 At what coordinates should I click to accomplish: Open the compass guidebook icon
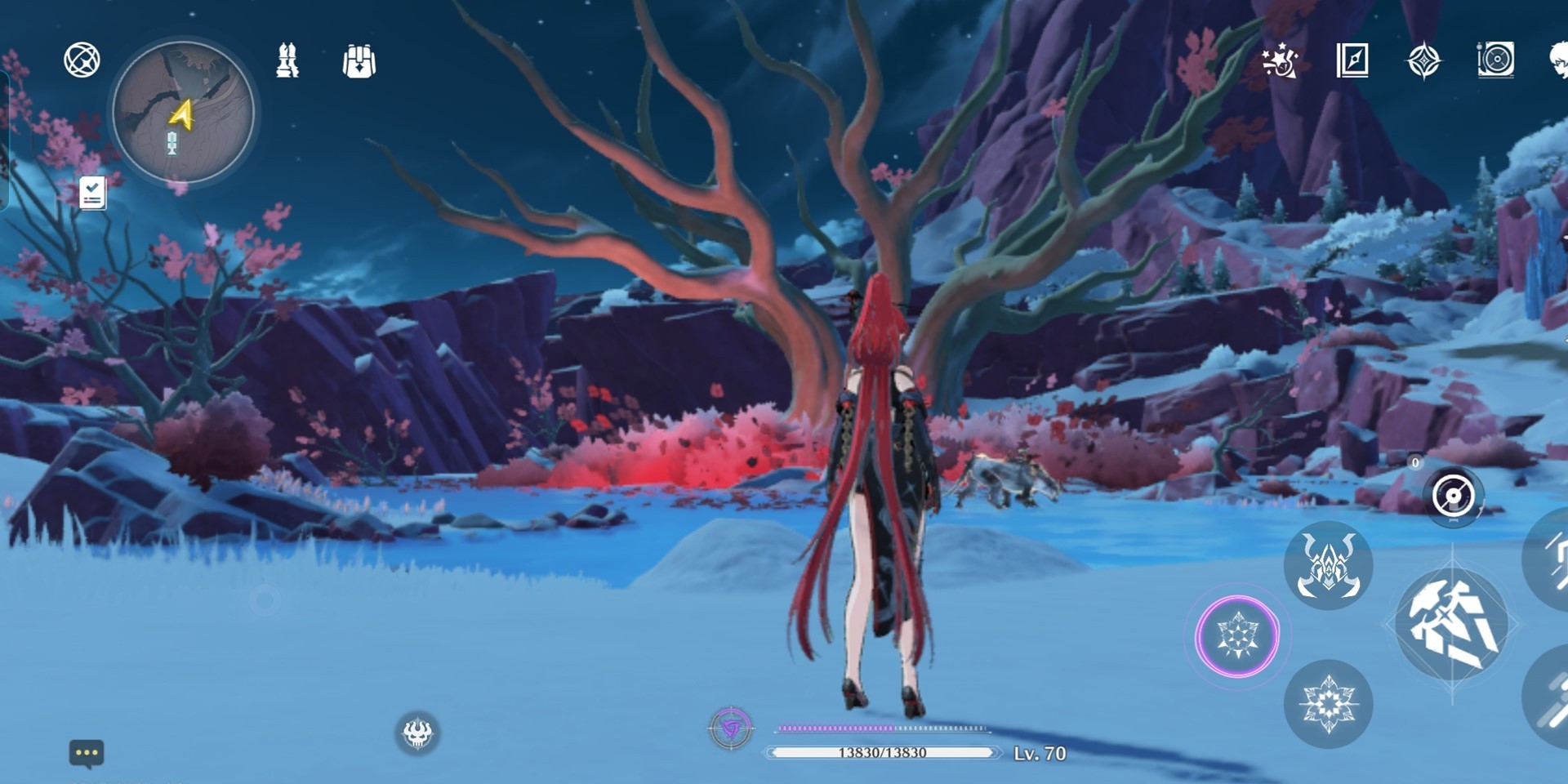click(1352, 60)
